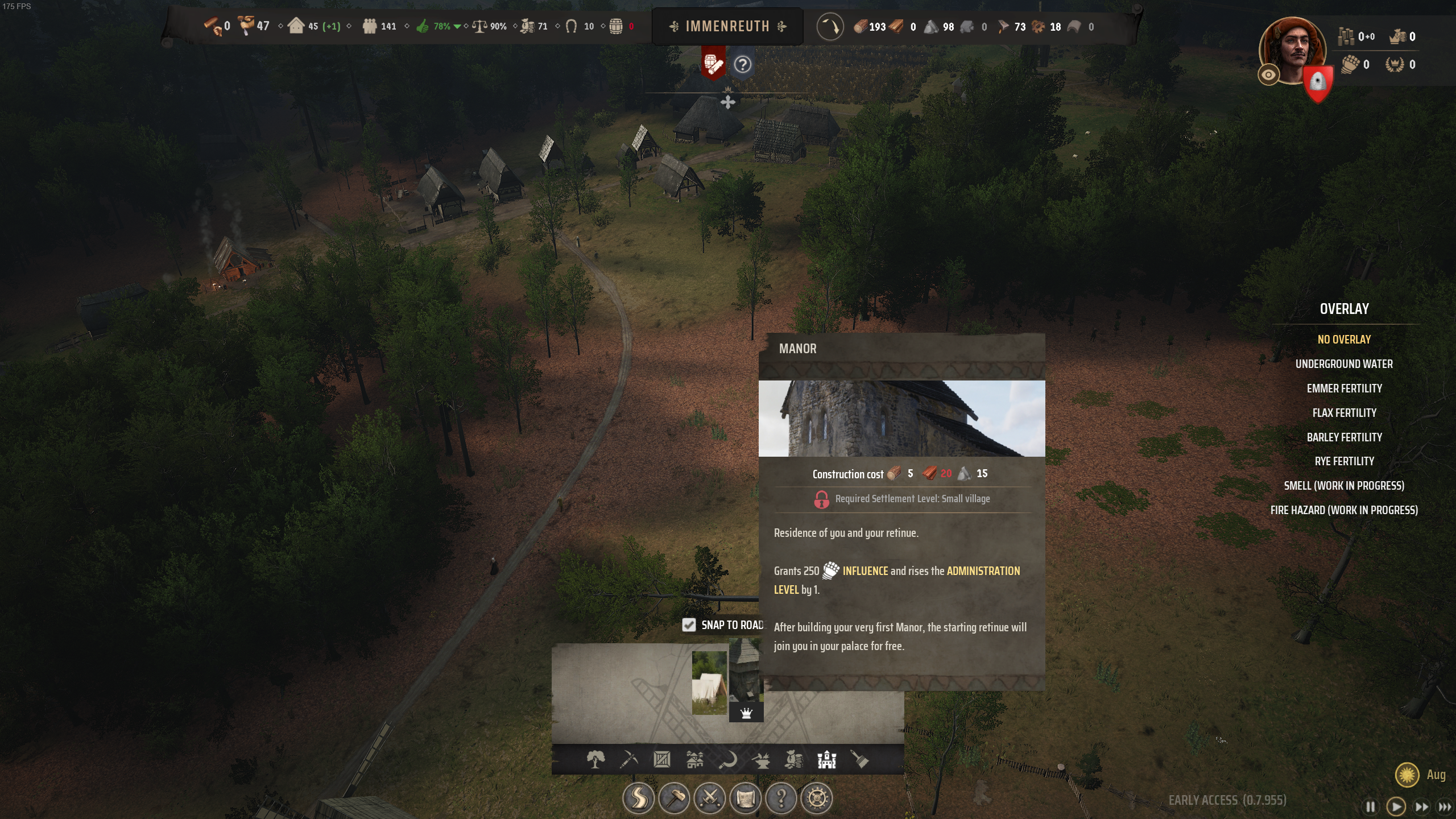
Task: Toggle the Snap to Road checkbox
Action: 689,625
